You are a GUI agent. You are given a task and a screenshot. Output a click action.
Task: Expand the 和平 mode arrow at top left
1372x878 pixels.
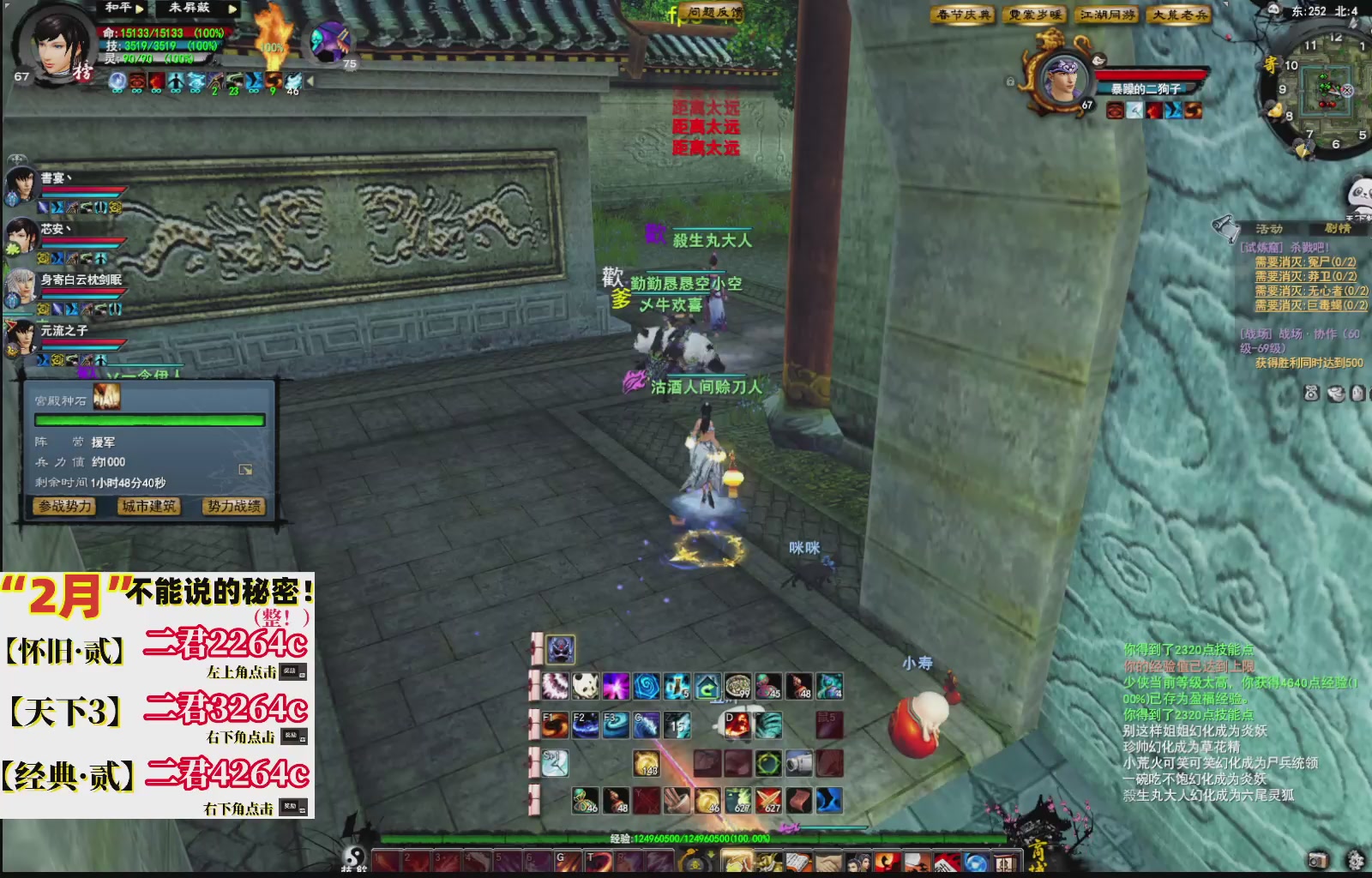coord(140,9)
